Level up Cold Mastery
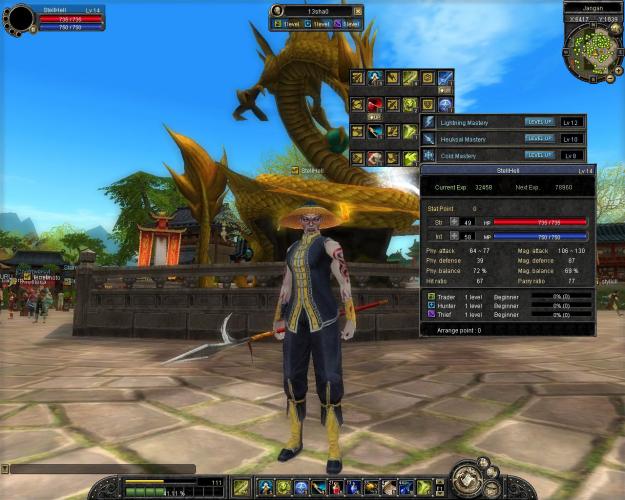This screenshot has width=625, height=500. pos(539,155)
